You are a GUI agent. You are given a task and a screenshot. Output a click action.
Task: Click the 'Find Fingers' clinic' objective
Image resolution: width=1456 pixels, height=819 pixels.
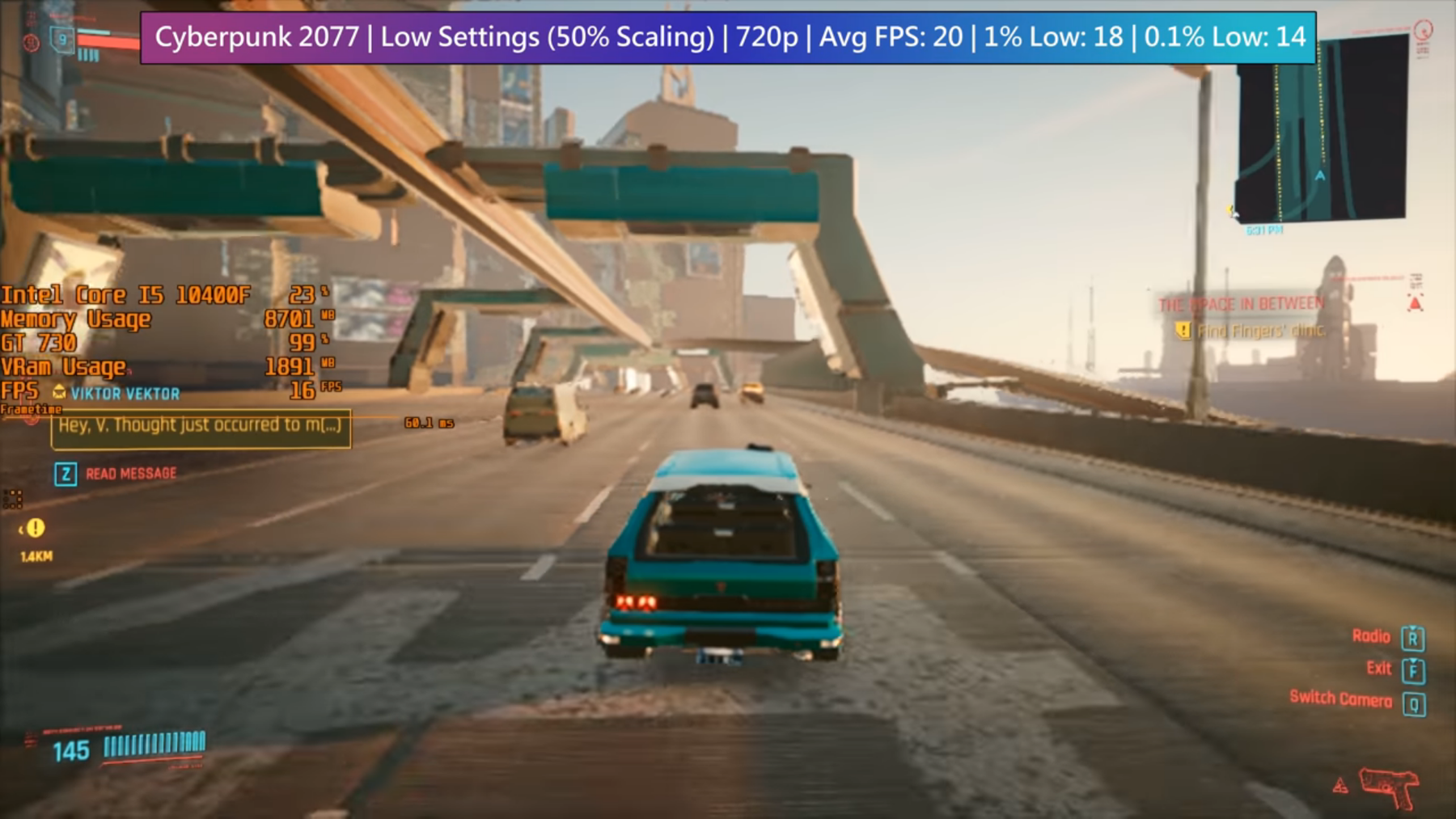(x=1259, y=331)
